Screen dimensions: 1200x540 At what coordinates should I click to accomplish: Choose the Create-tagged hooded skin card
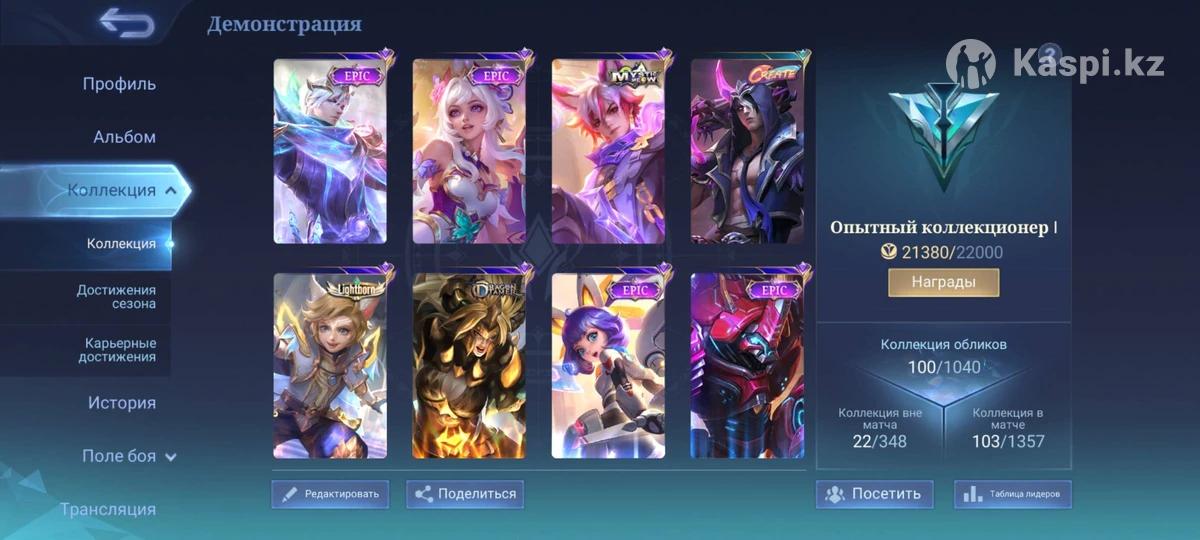click(x=747, y=151)
